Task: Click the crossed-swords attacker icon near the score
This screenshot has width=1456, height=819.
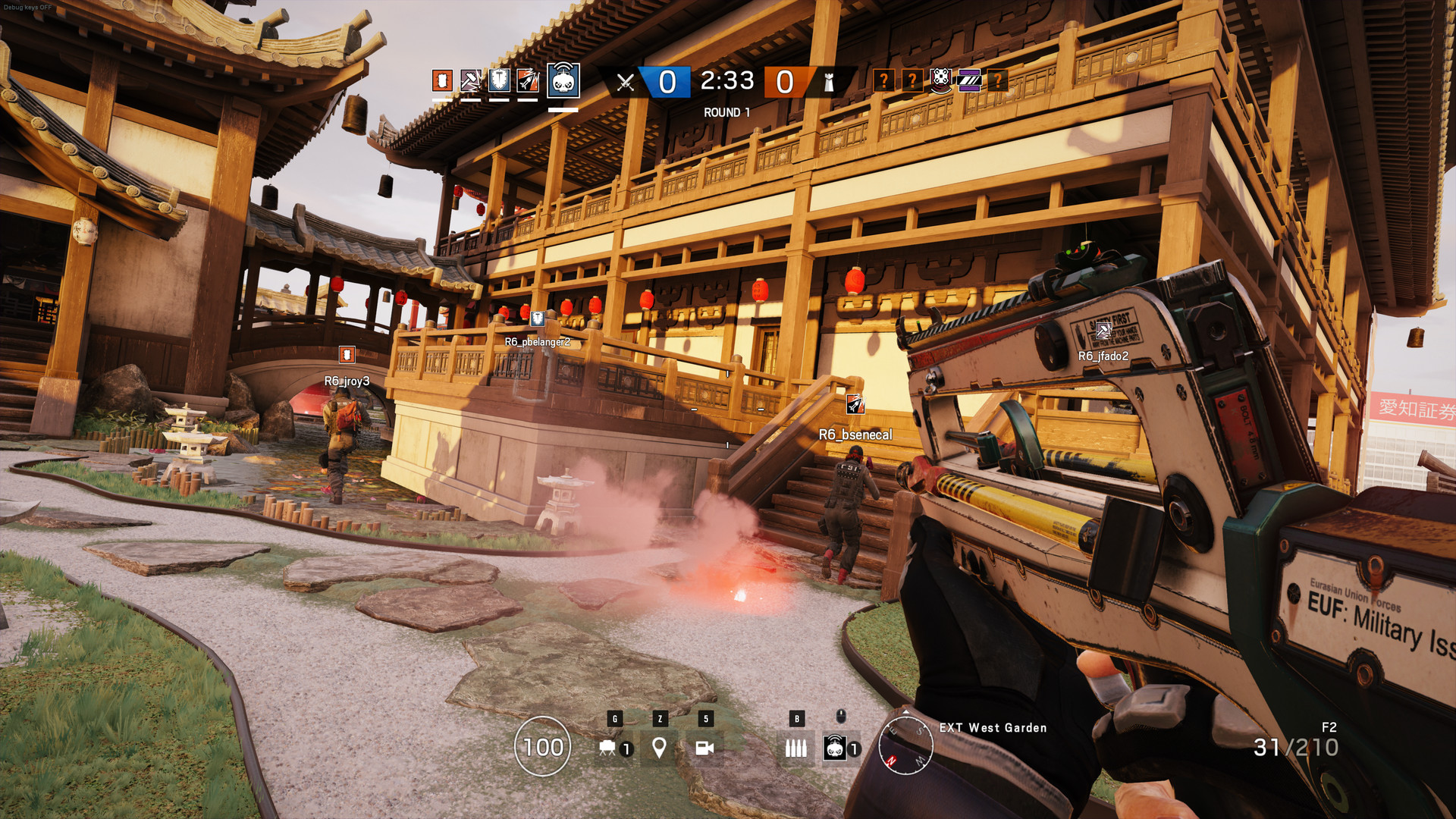Action: pyautogui.click(x=624, y=82)
